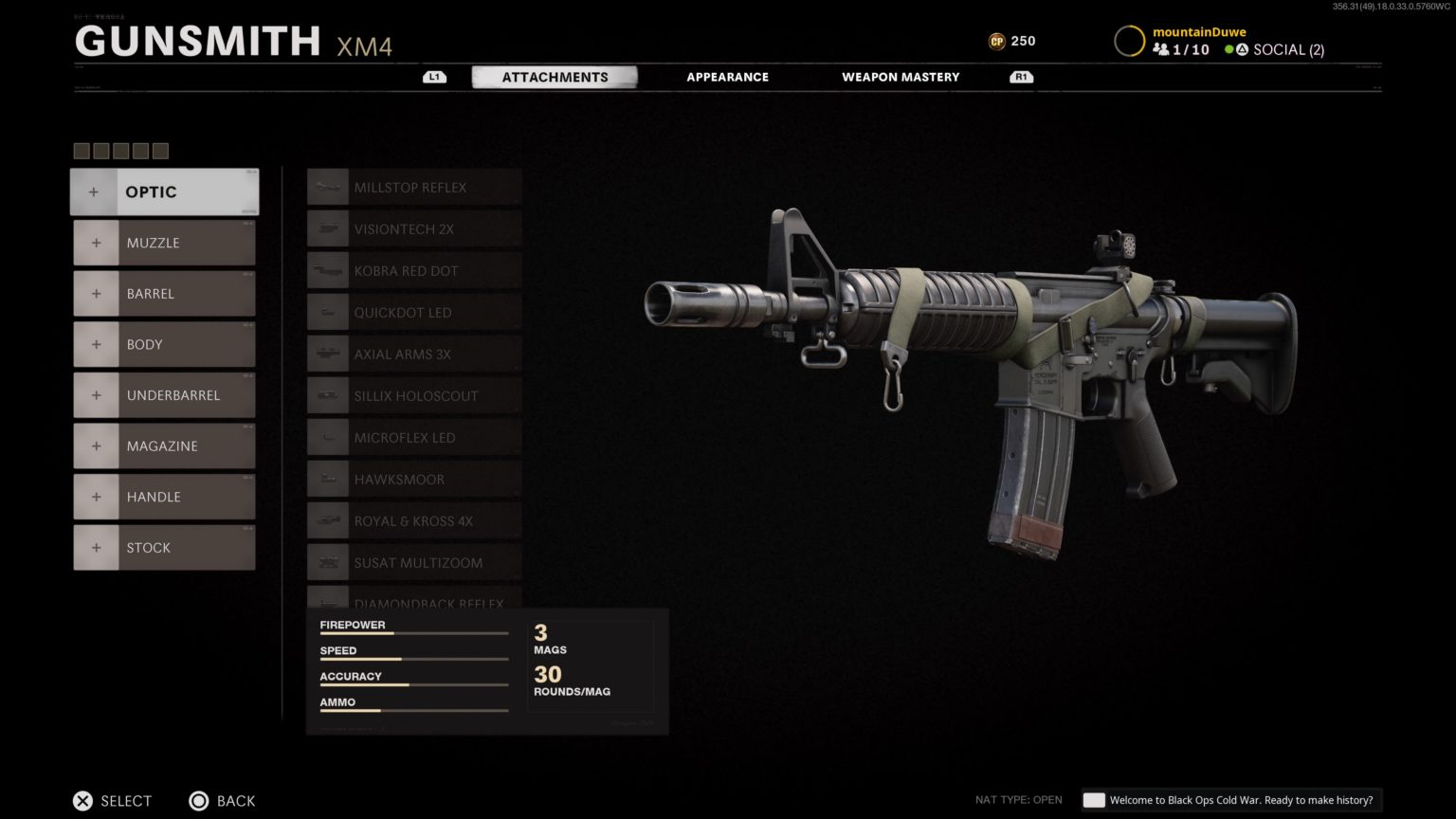This screenshot has height=819, width=1456.
Task: Expand the Muzzle attachment category
Action: [163, 243]
